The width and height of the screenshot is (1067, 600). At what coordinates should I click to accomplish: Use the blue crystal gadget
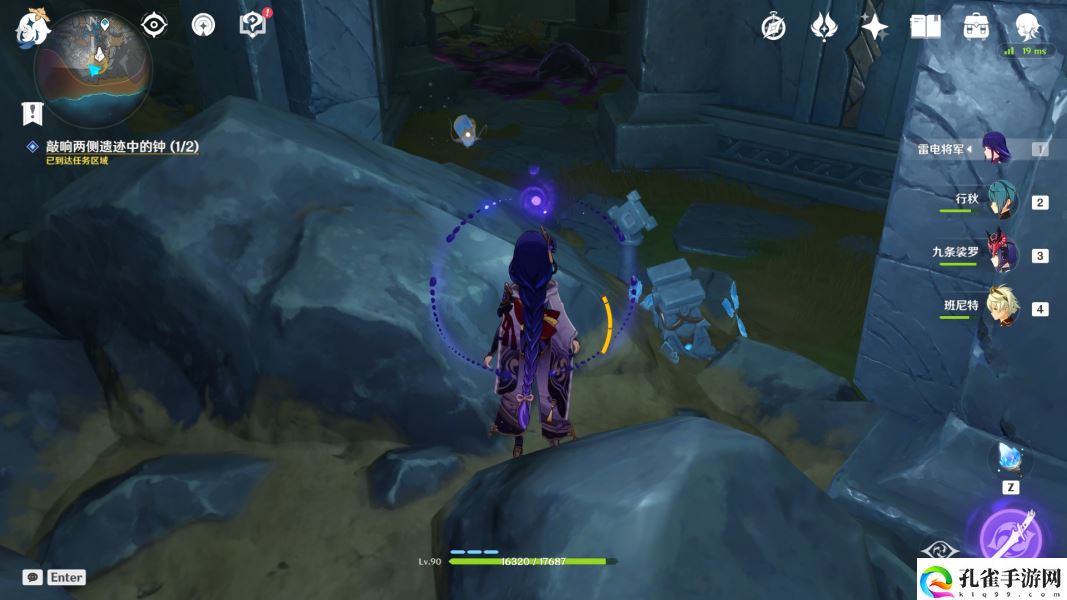click(x=1010, y=459)
